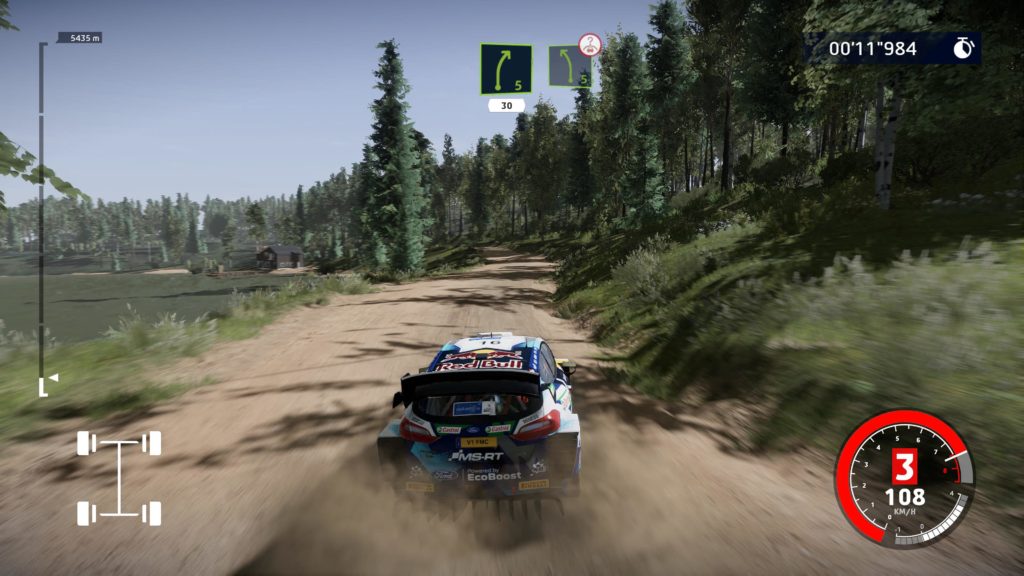
Task: Select the right 5 pace note icon
Action: 567,67
